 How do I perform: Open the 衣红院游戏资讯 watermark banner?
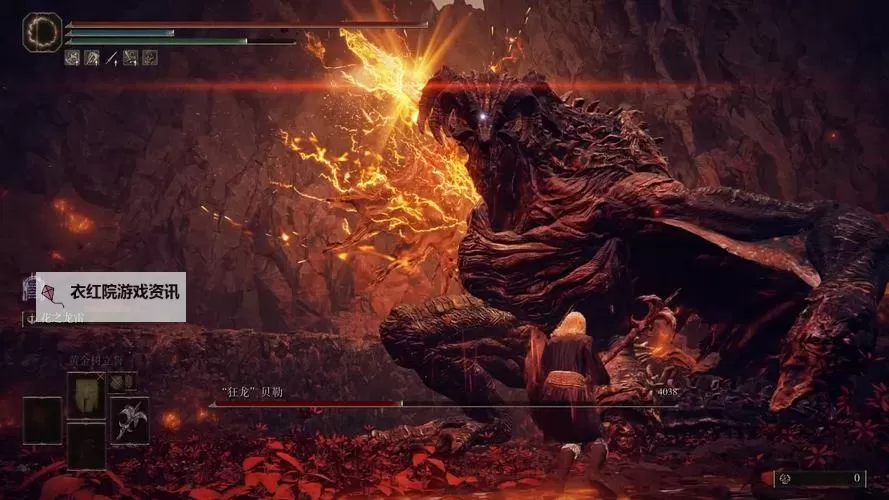109,294
